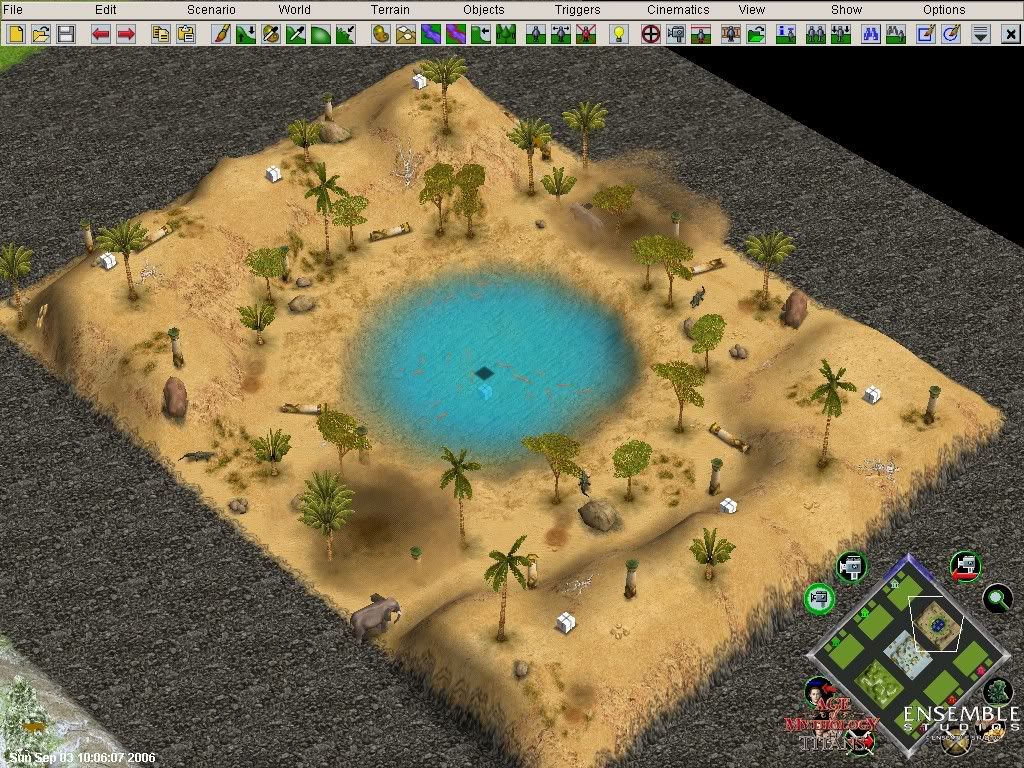The image size is (1024, 768).
Task: Click the blue binoculars toolbar icon
Action: pos(871,34)
